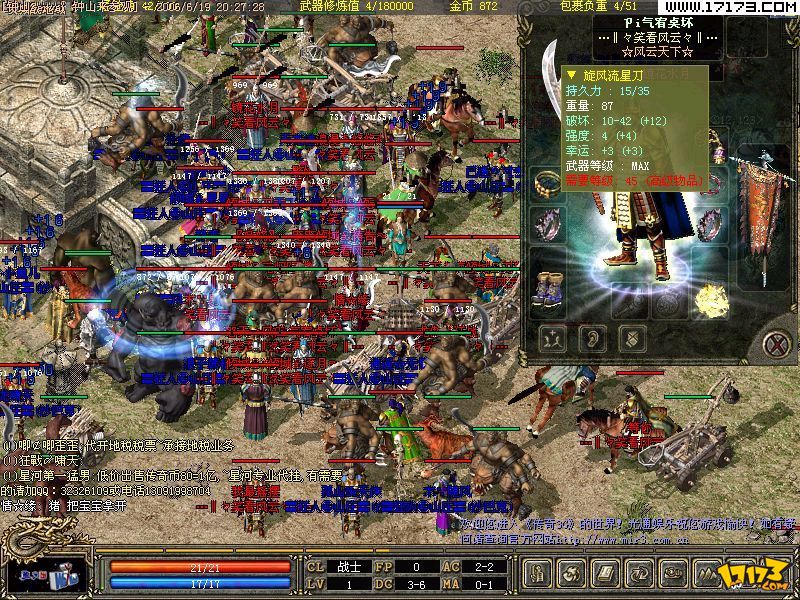
Task: Click the logo box beside the health bar
Action: click(x=52, y=577)
